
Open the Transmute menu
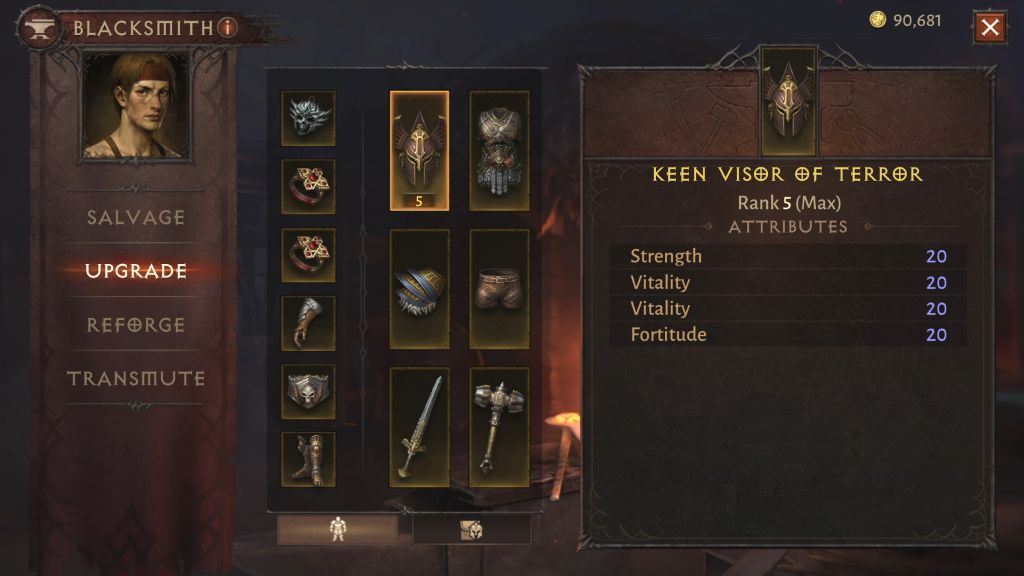click(x=136, y=379)
